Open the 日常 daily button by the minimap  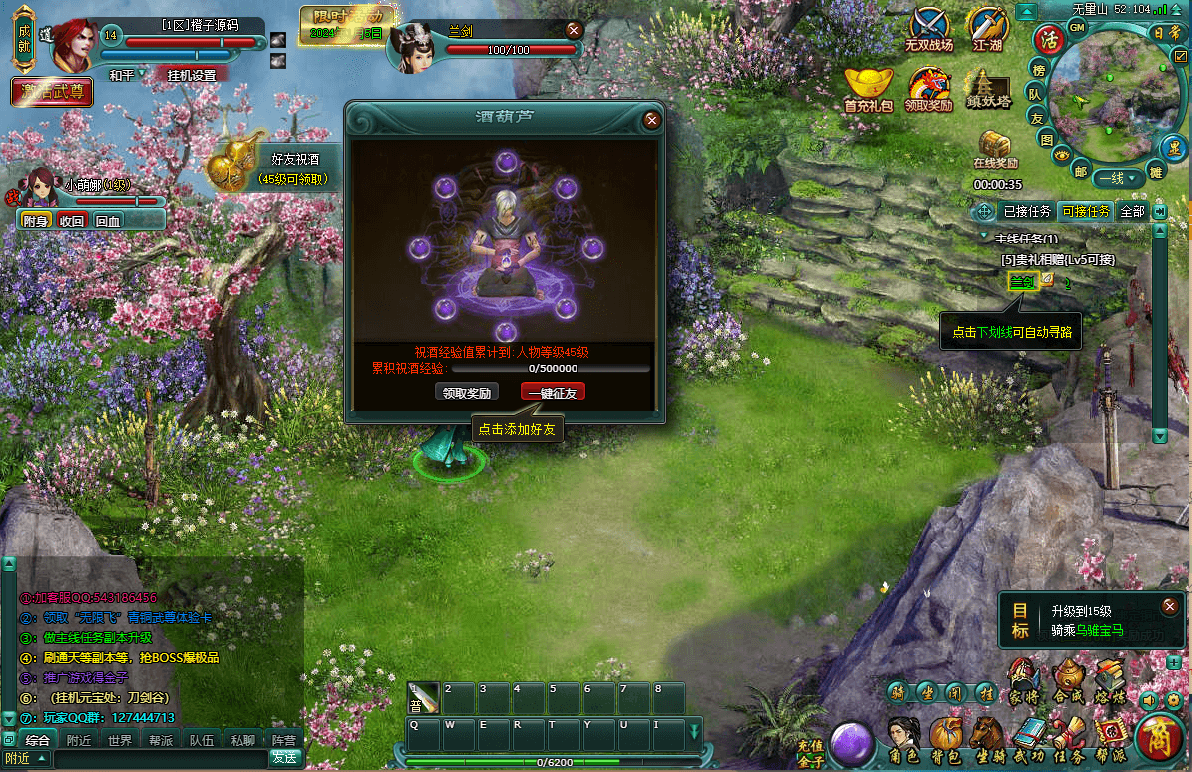[x=1167, y=33]
